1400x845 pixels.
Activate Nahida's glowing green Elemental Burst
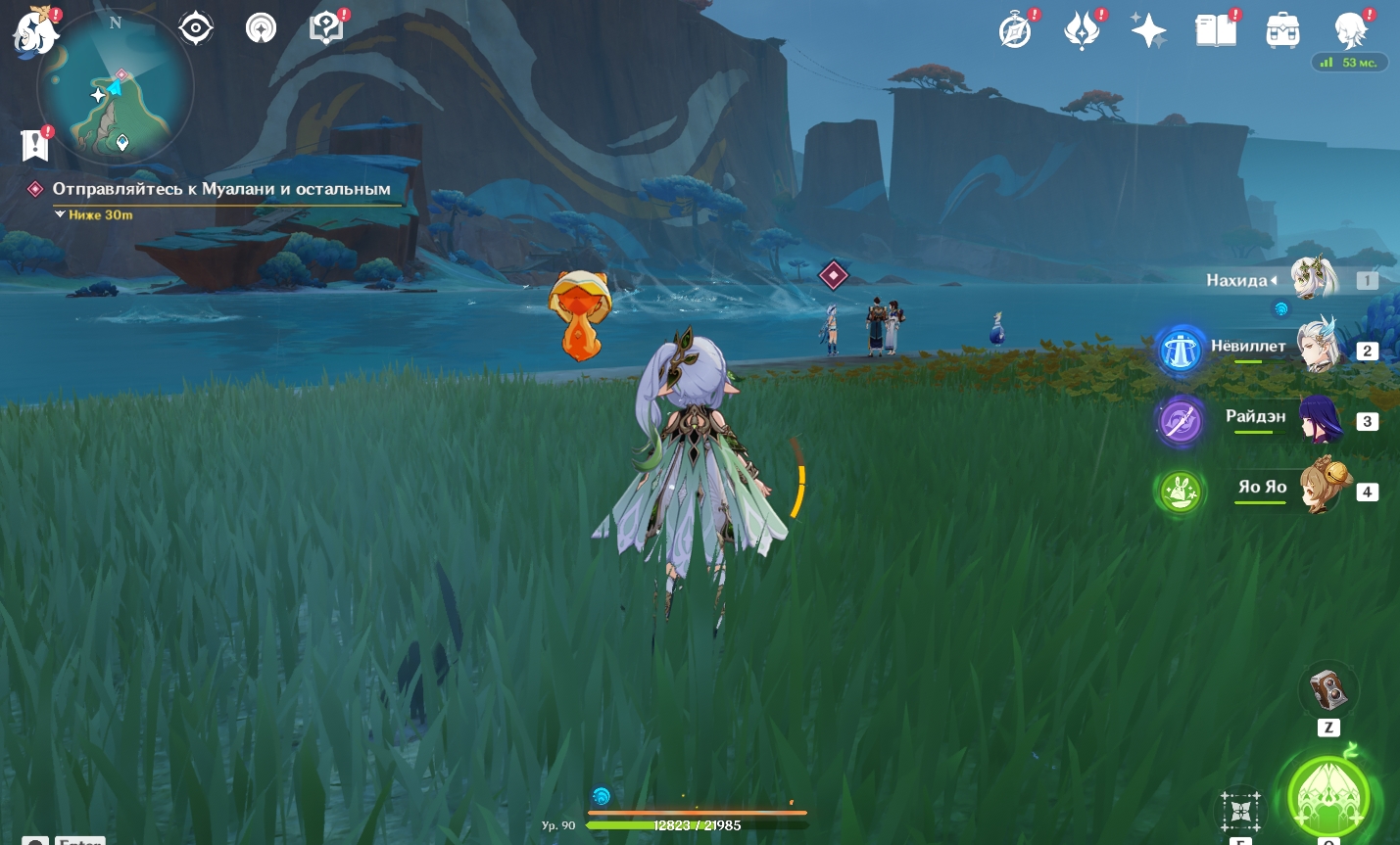[x=1328, y=796]
